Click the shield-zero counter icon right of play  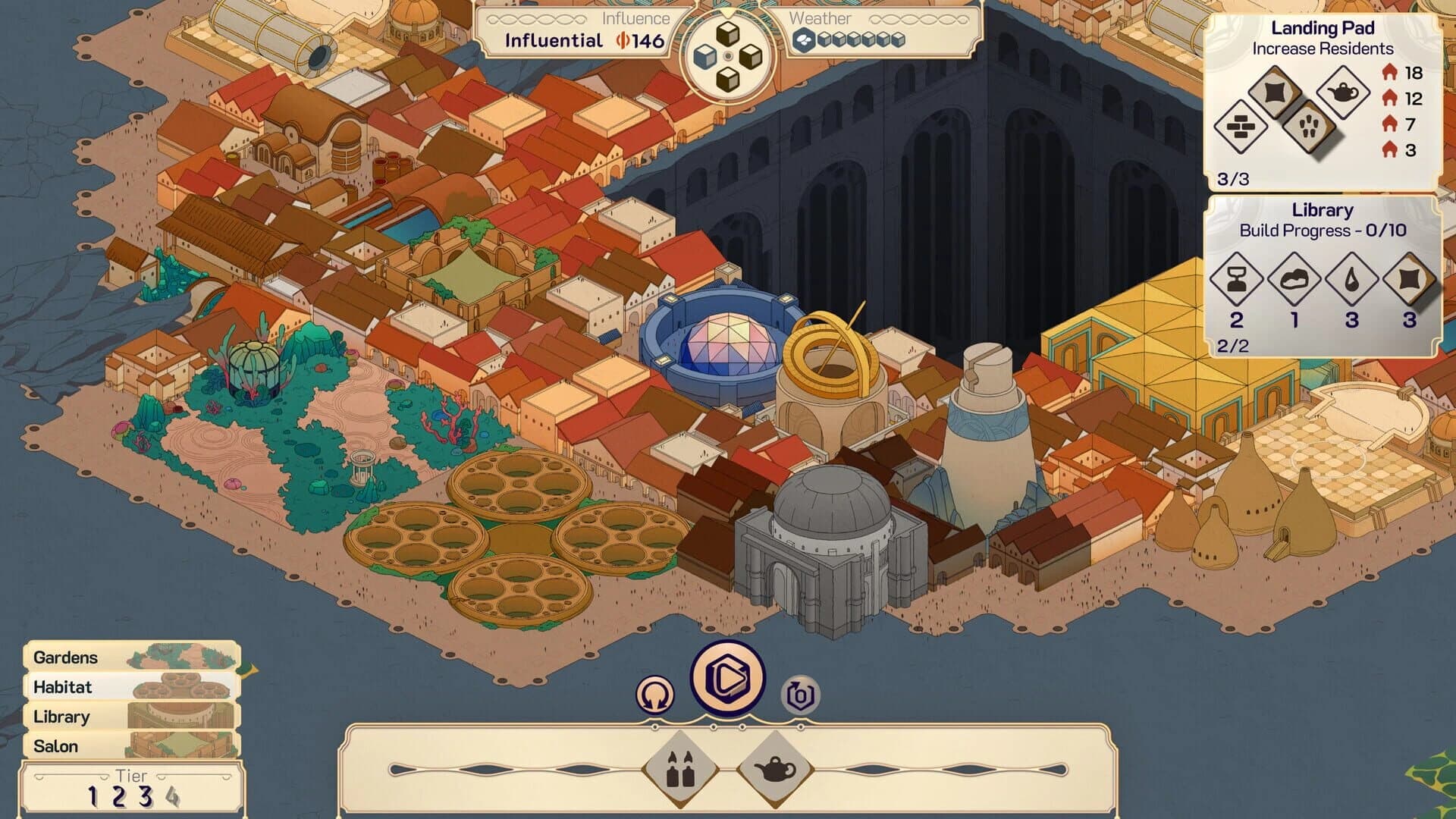(798, 692)
